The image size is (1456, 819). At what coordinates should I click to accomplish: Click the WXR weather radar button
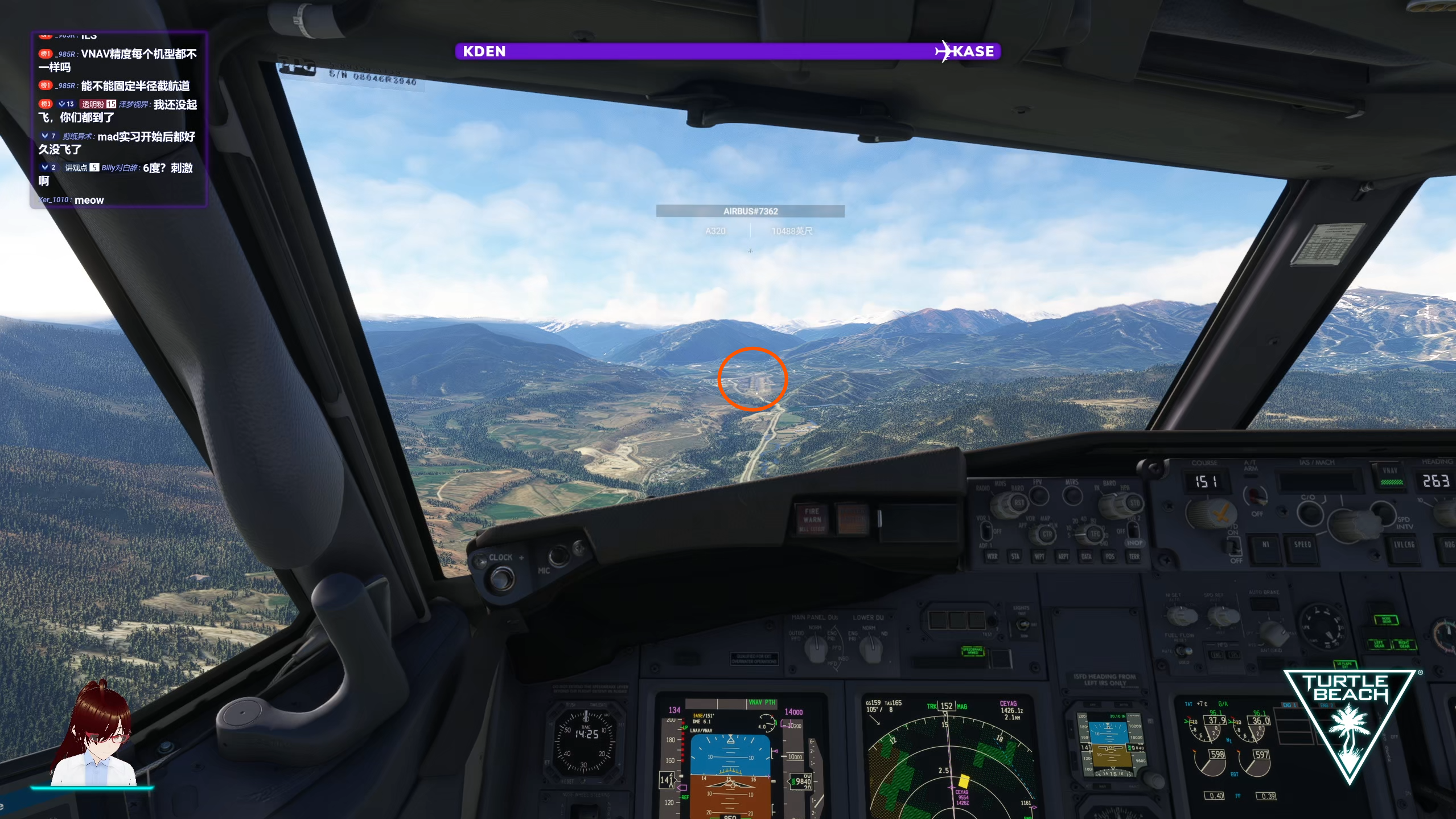coord(992,557)
